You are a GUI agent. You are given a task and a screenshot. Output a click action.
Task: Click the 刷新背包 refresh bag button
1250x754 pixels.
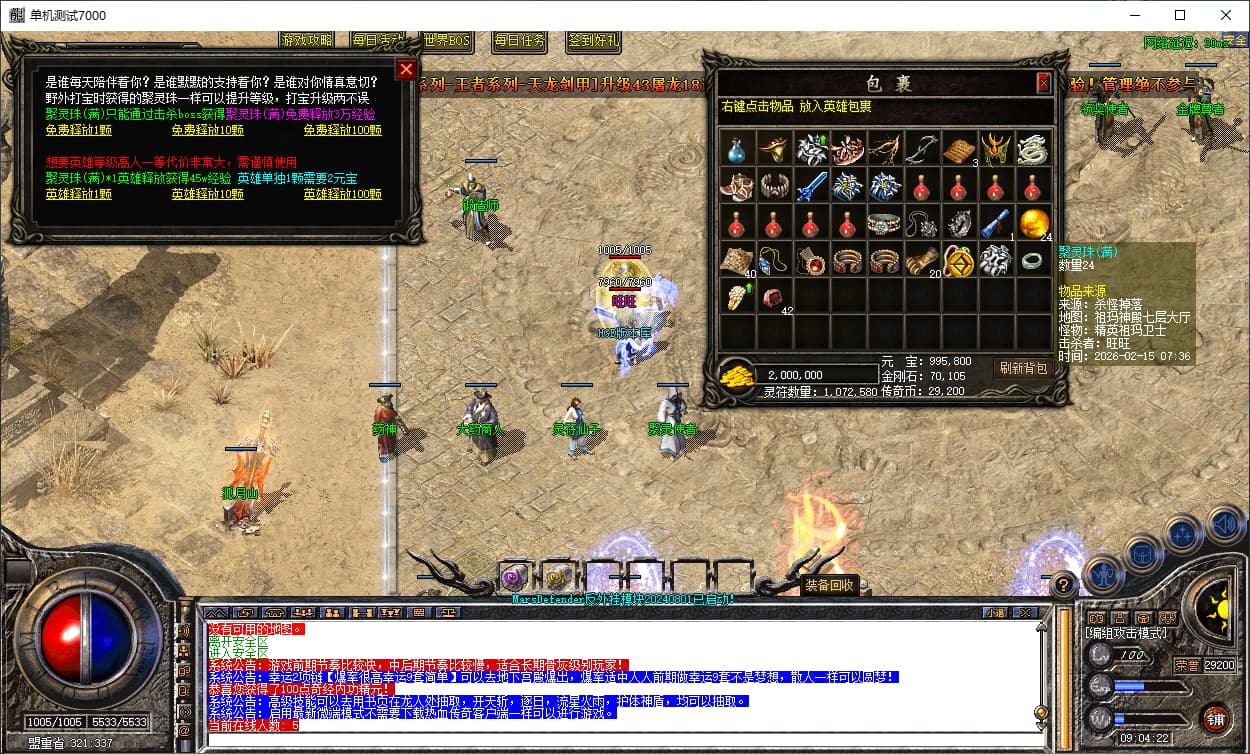pos(1024,368)
